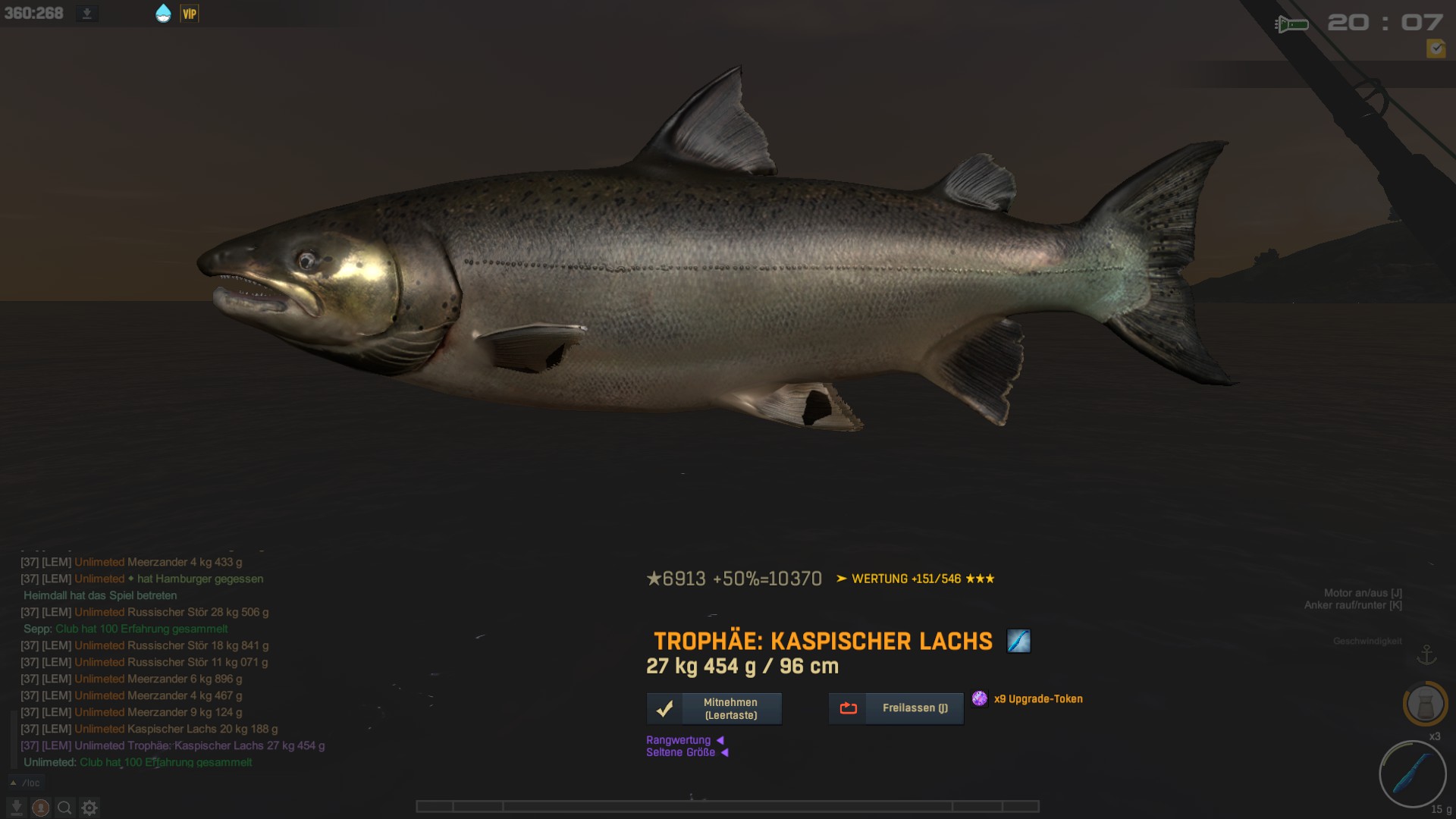The height and width of the screenshot is (819, 1456).
Task: Release the fish with the Freilassen button
Action: pos(896,708)
